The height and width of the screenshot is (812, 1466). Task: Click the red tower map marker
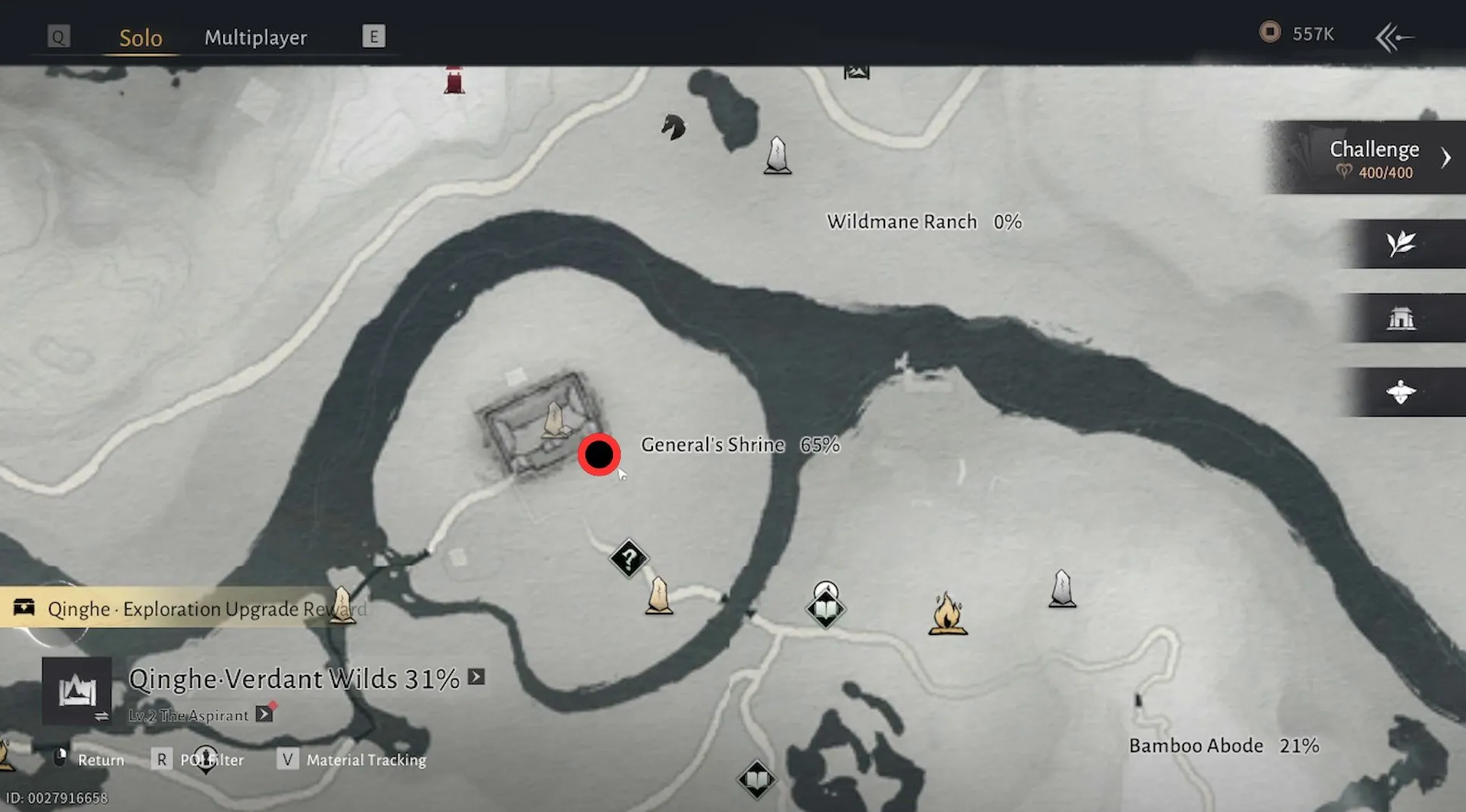[454, 80]
